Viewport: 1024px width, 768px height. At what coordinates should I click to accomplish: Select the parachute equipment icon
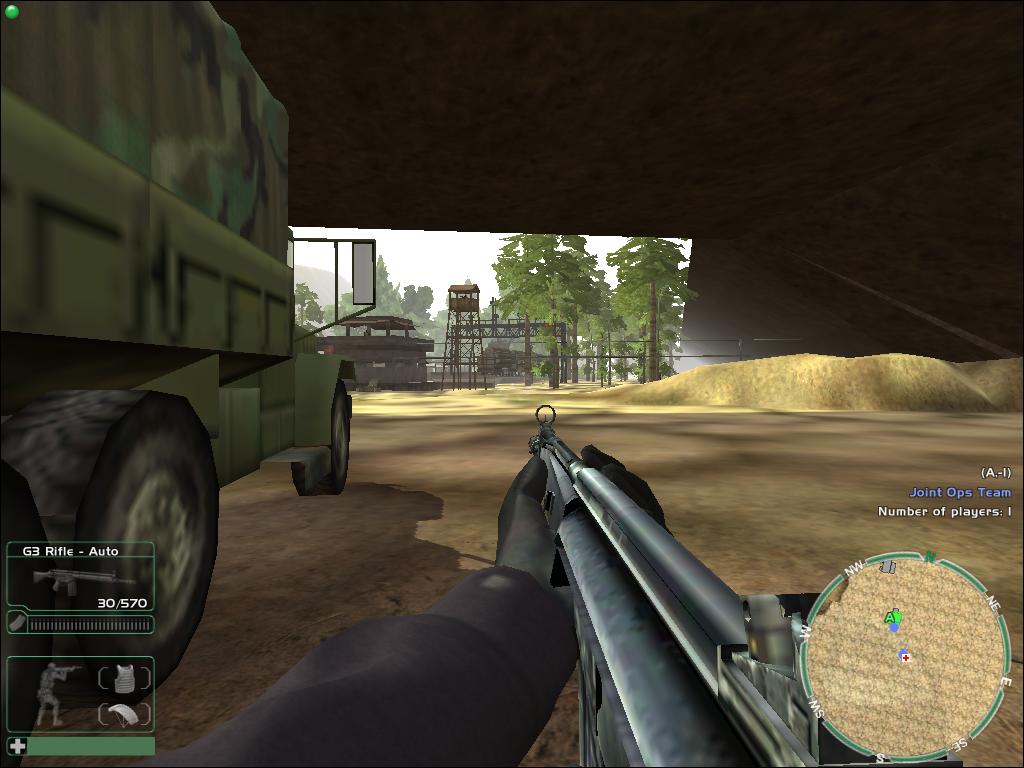(124, 714)
